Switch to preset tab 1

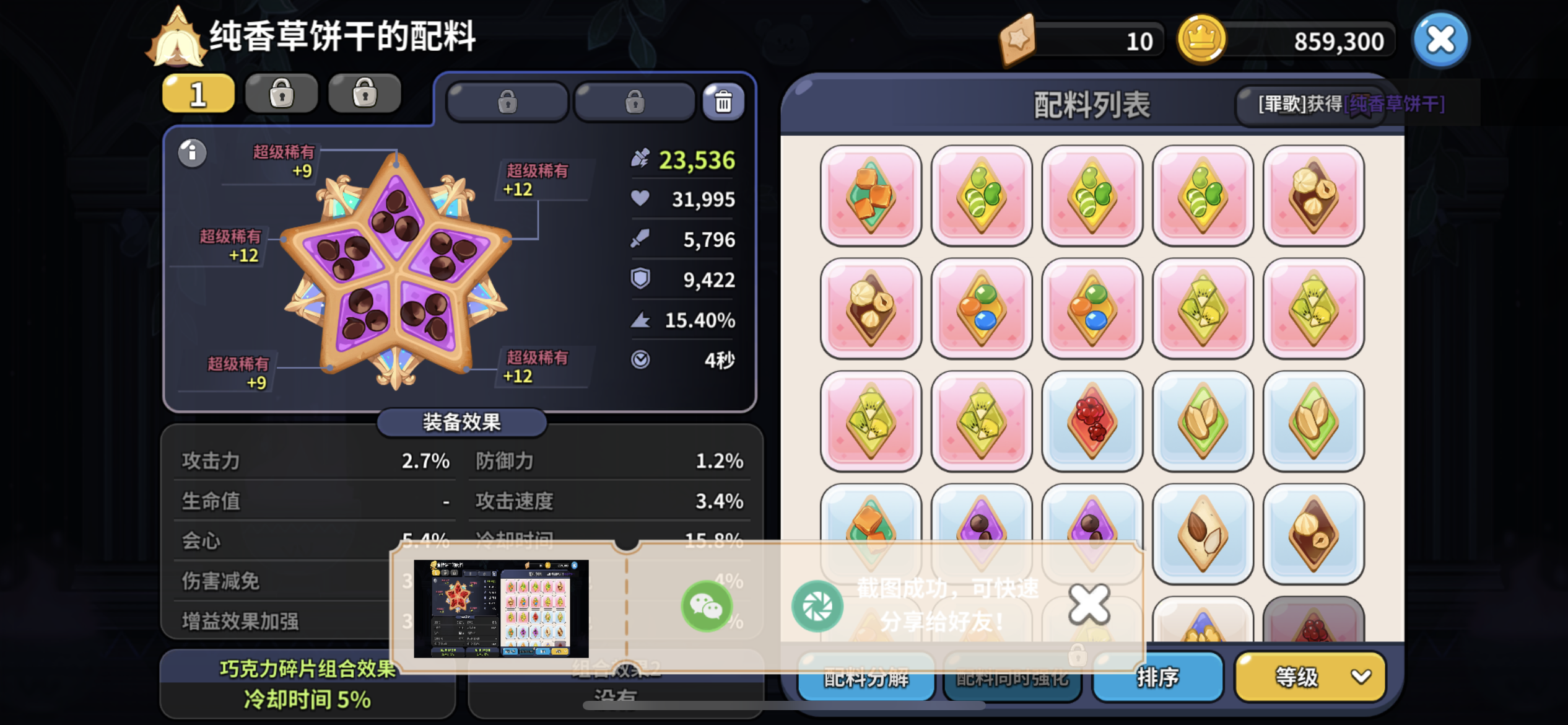coord(198,93)
